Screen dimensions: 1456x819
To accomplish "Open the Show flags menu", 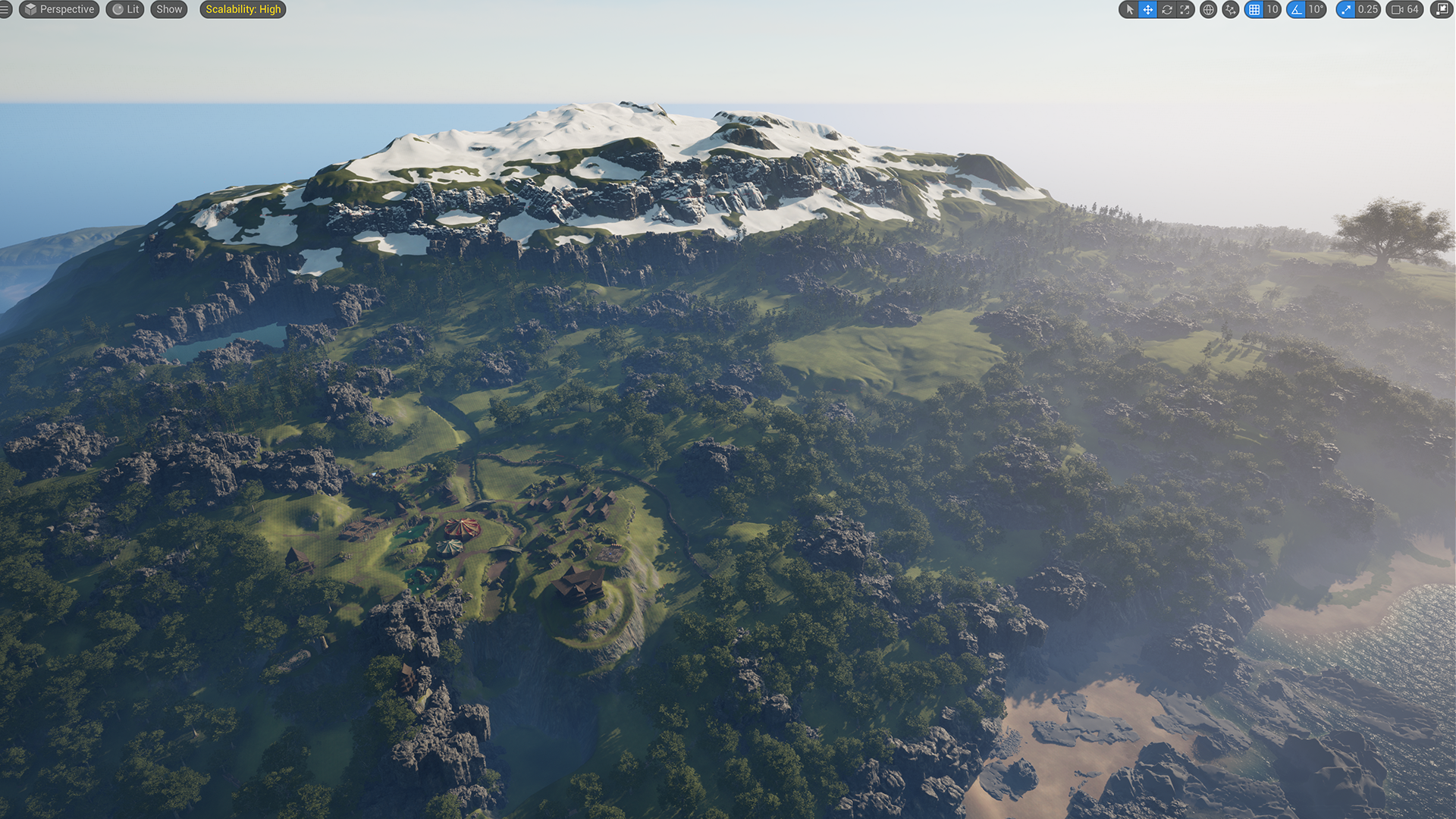I will click(169, 10).
